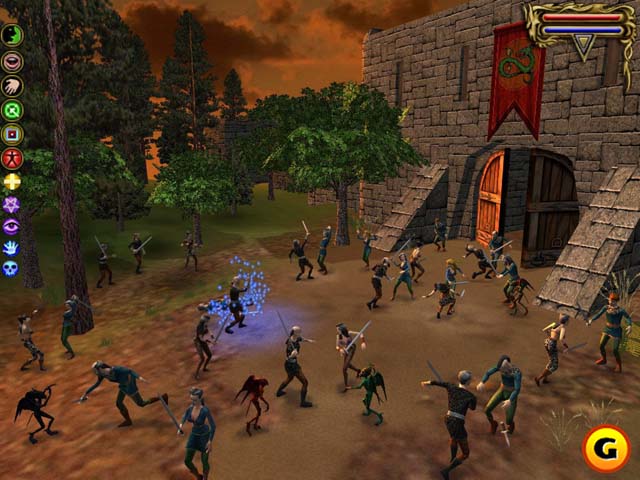Image resolution: width=640 pixels, height=480 pixels.
Task: Cast the purple eye spell
Action: tap(12, 226)
